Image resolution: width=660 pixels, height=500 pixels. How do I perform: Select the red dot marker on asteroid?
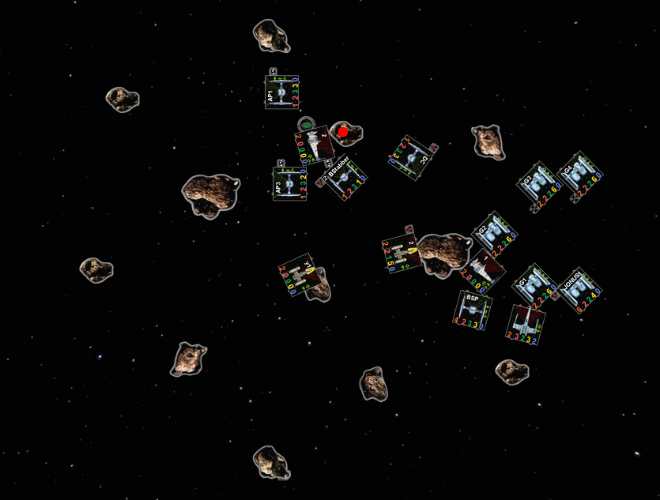pos(343,131)
